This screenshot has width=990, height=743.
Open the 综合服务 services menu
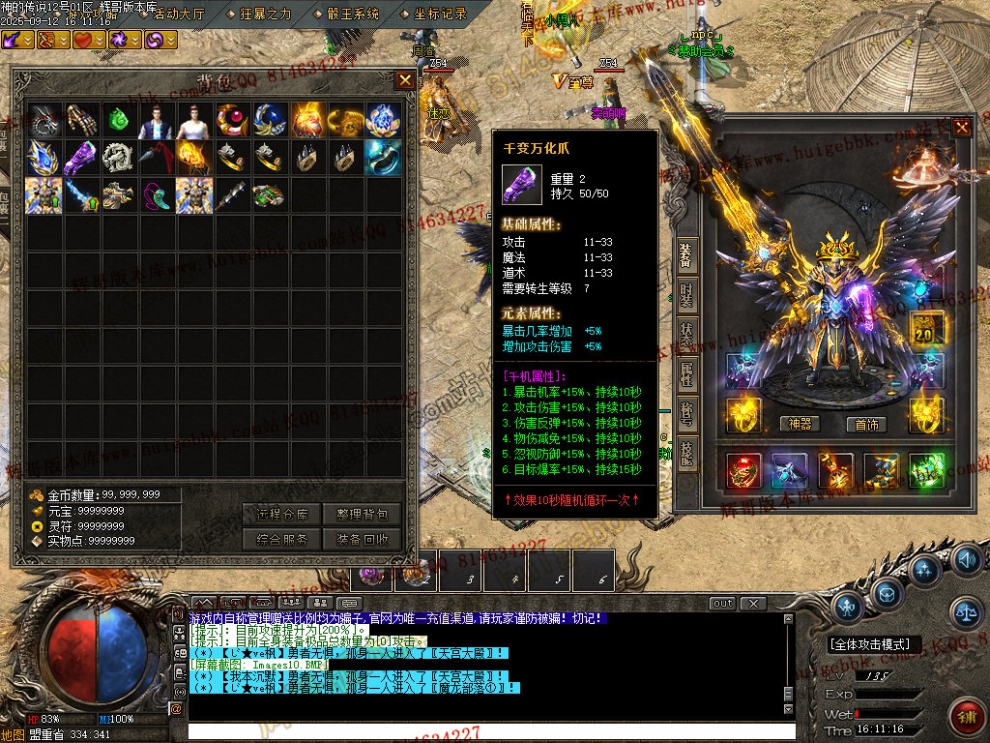[281, 539]
